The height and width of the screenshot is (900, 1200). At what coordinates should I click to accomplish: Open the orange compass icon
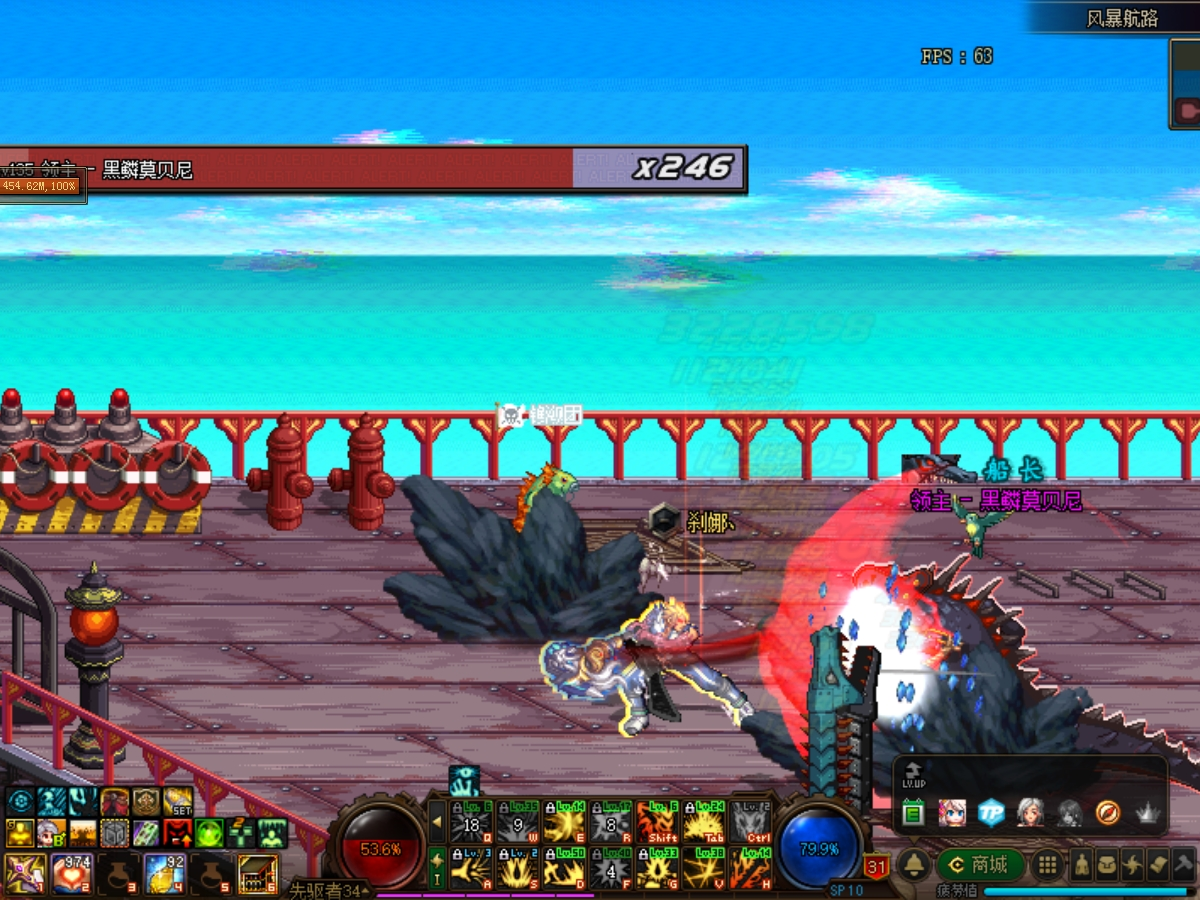pos(1107,812)
